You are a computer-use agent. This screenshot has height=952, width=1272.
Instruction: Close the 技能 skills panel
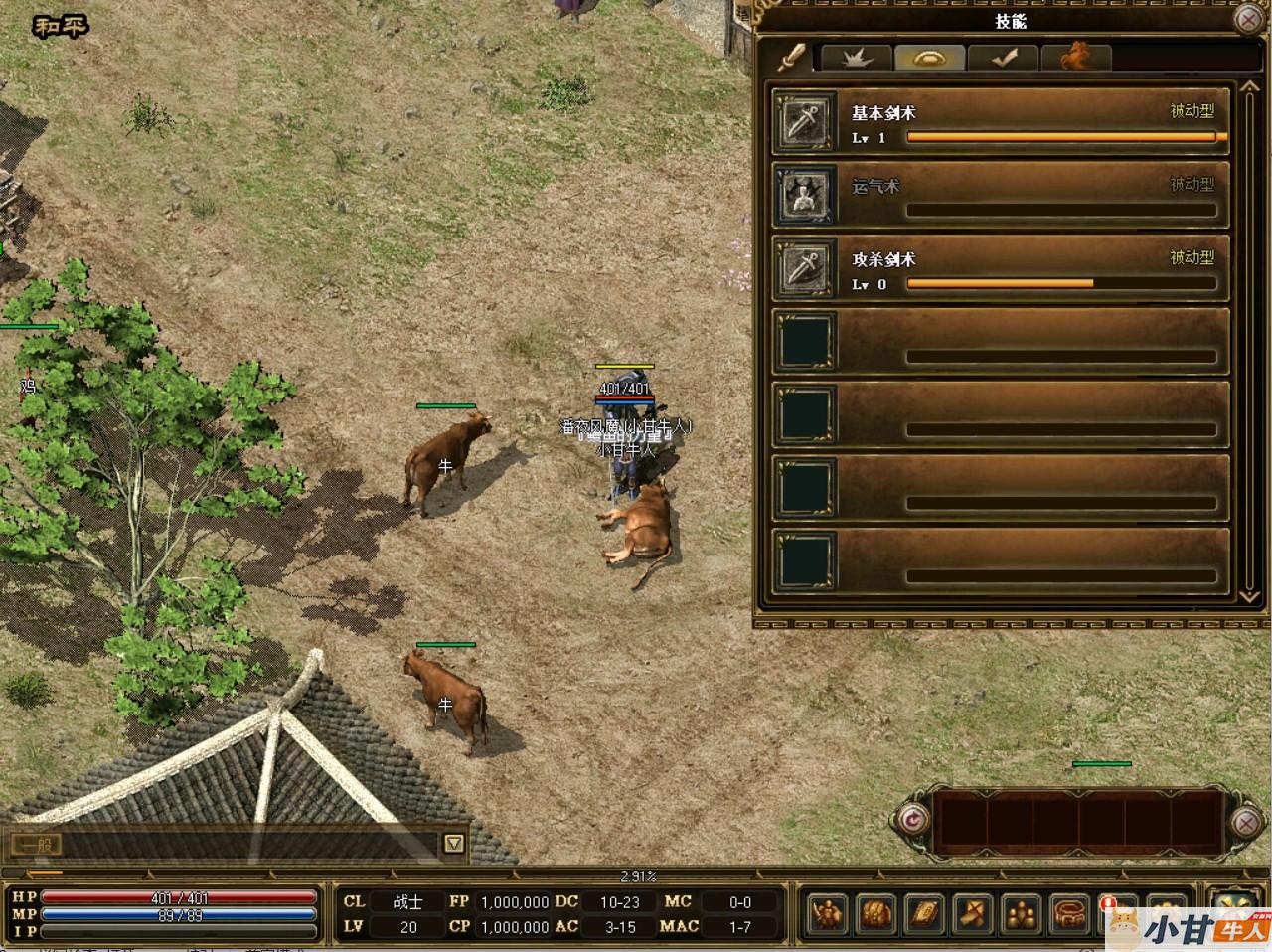(x=1248, y=19)
